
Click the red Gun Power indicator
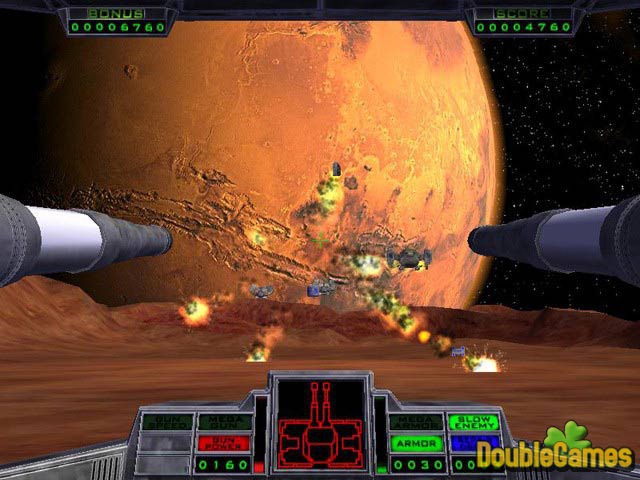(224, 443)
